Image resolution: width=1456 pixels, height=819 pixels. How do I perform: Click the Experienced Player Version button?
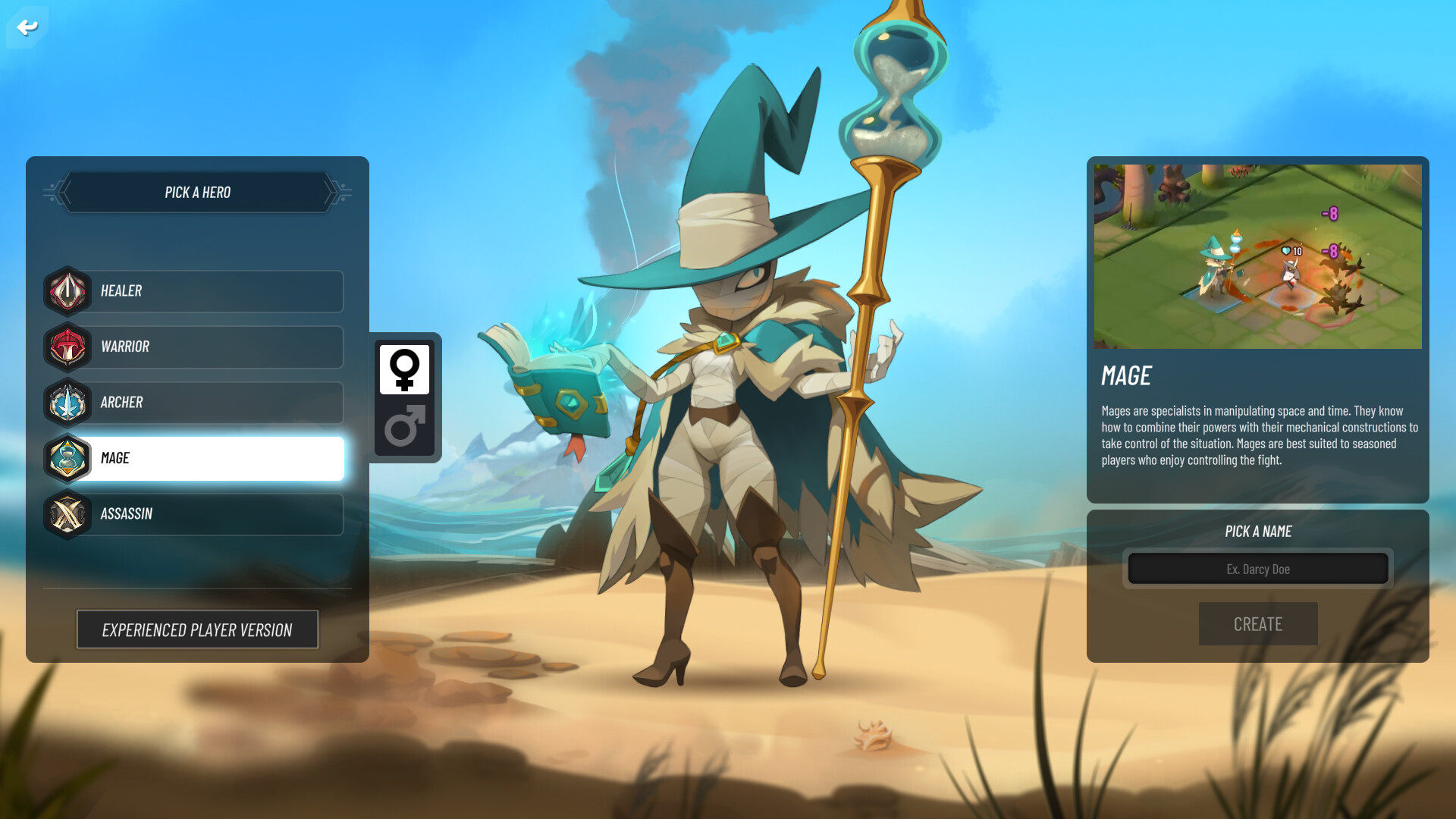(x=197, y=629)
